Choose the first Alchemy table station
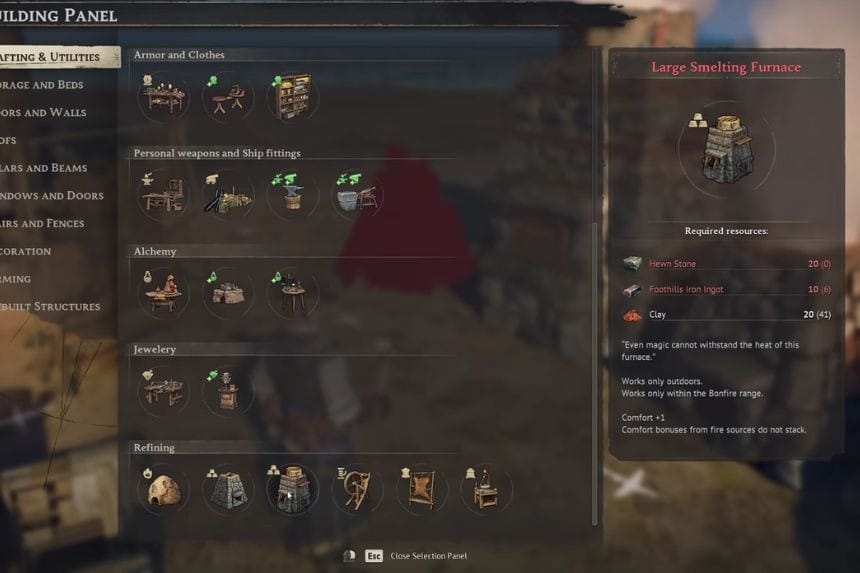The image size is (860, 573). (x=164, y=293)
